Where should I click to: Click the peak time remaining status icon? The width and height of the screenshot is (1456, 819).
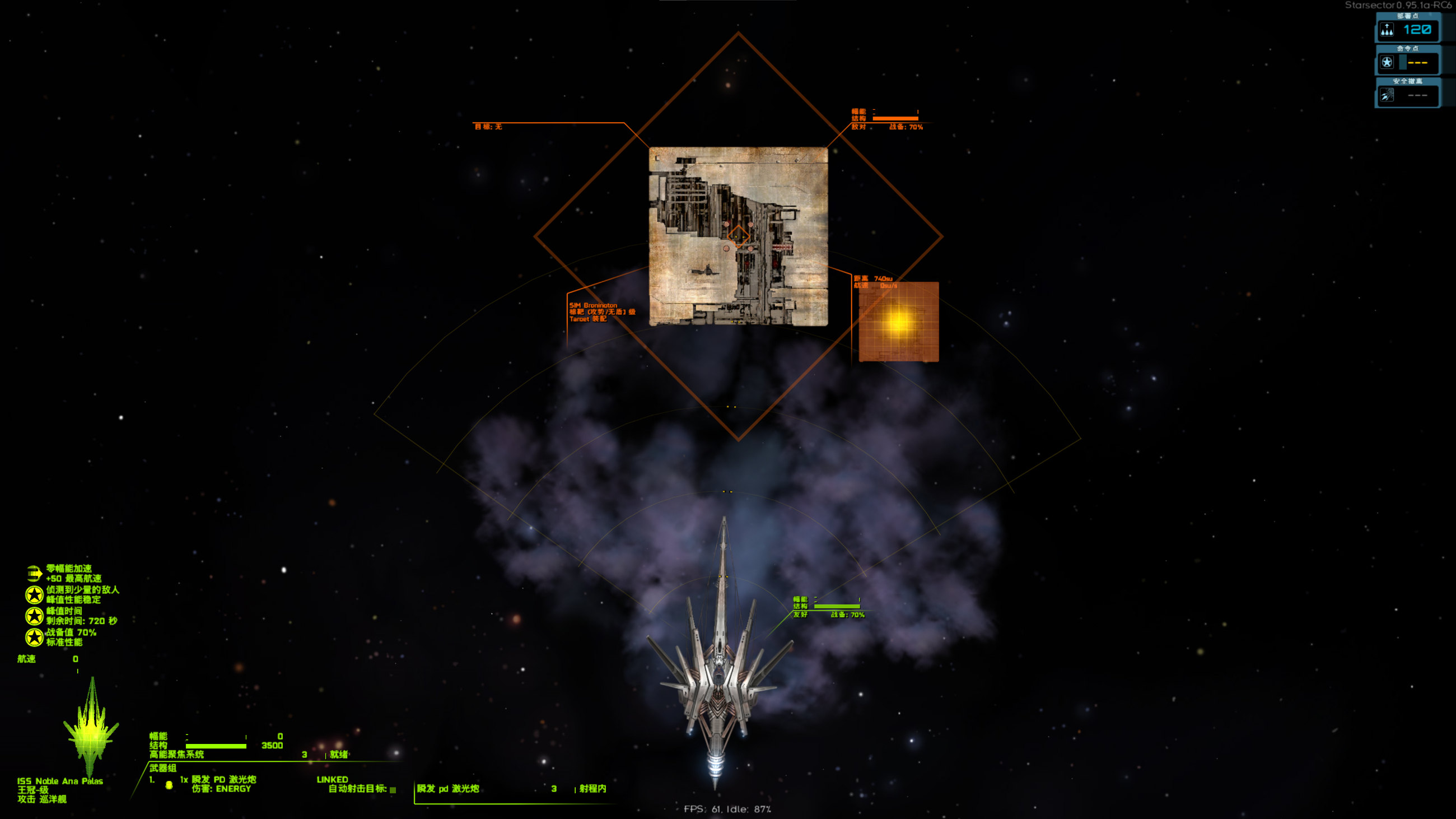(34, 616)
